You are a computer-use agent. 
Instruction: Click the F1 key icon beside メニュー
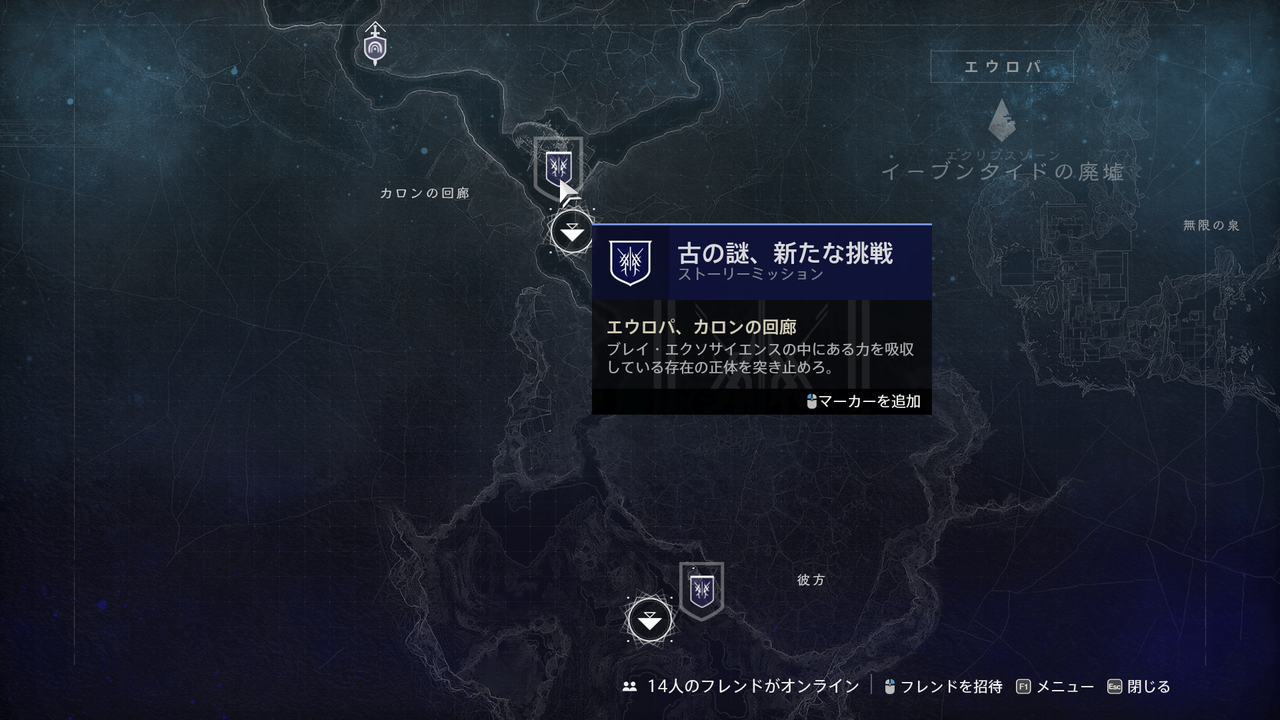click(x=1022, y=687)
